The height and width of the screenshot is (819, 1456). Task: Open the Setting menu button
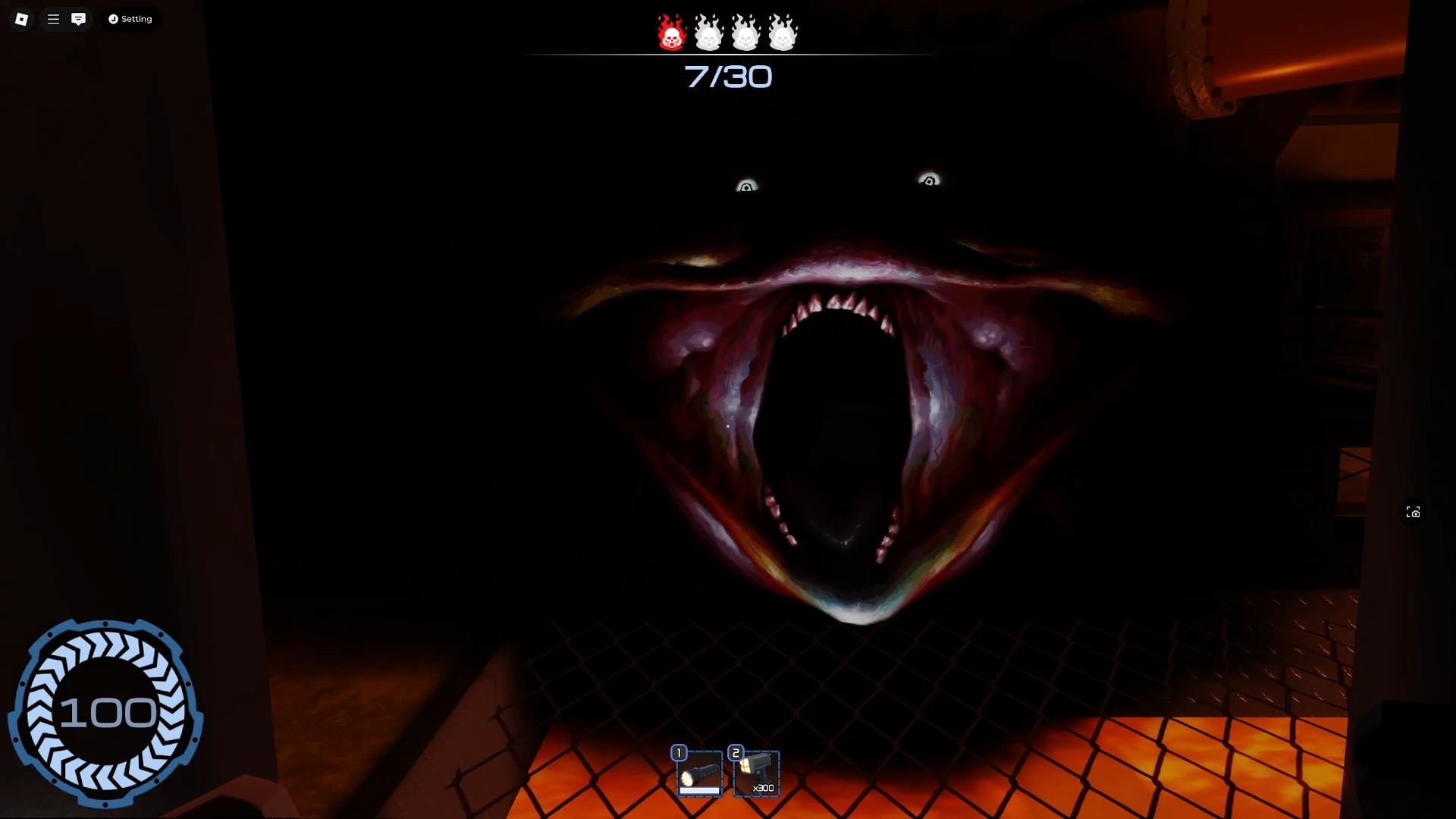(130, 19)
